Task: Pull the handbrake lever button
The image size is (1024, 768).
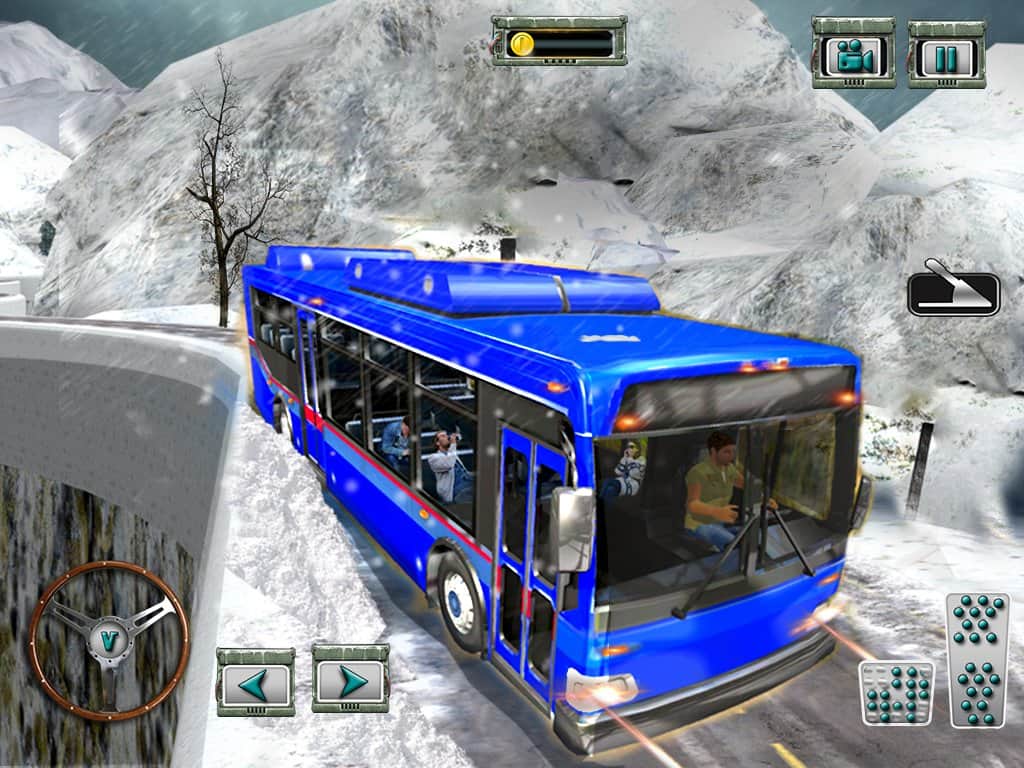Action: (x=953, y=290)
